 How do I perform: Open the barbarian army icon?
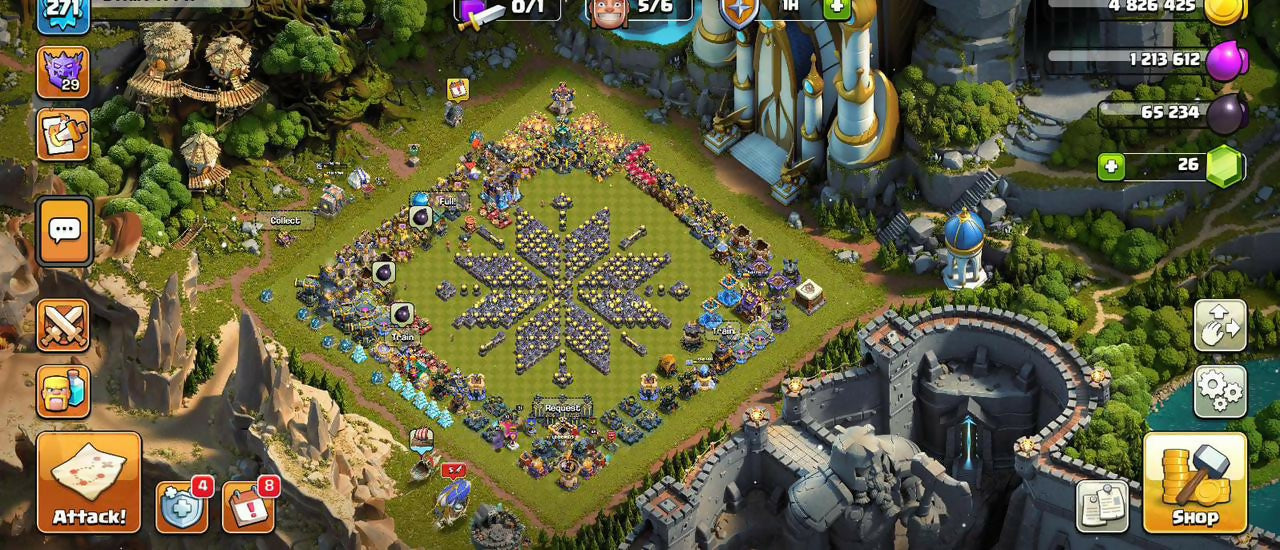click(x=63, y=391)
